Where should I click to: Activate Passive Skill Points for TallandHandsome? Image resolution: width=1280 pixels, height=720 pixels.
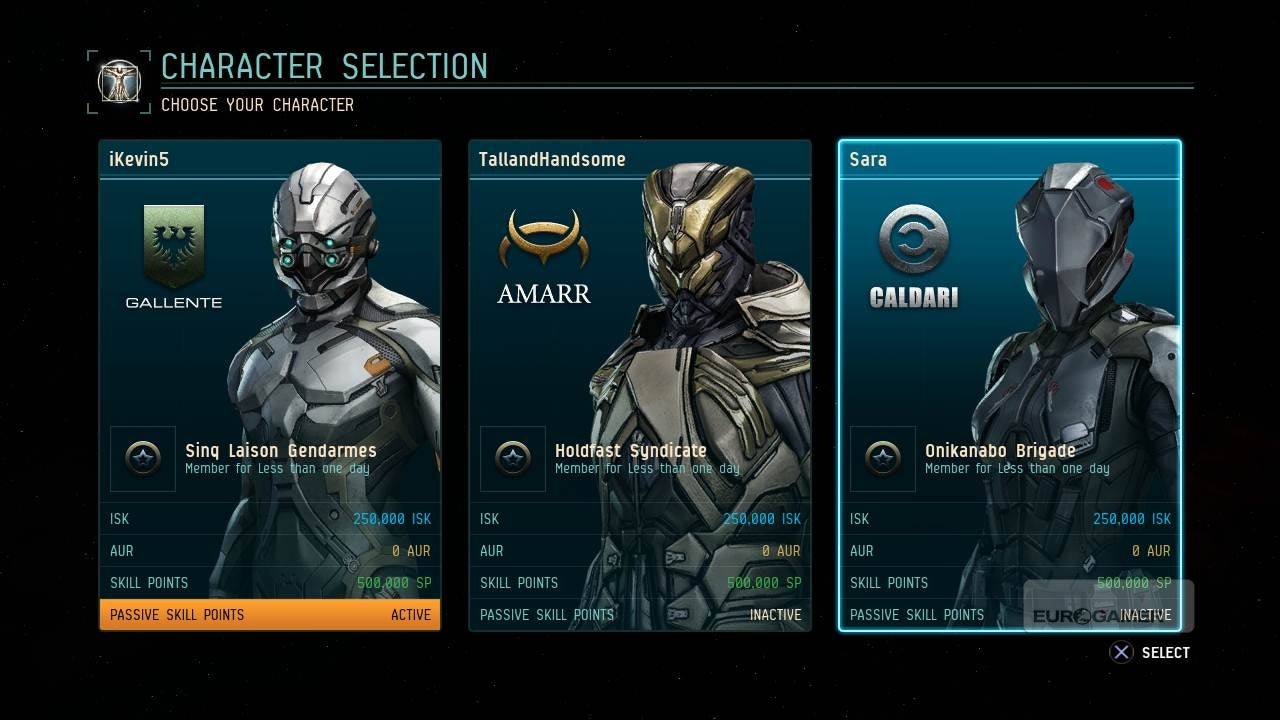click(640, 614)
